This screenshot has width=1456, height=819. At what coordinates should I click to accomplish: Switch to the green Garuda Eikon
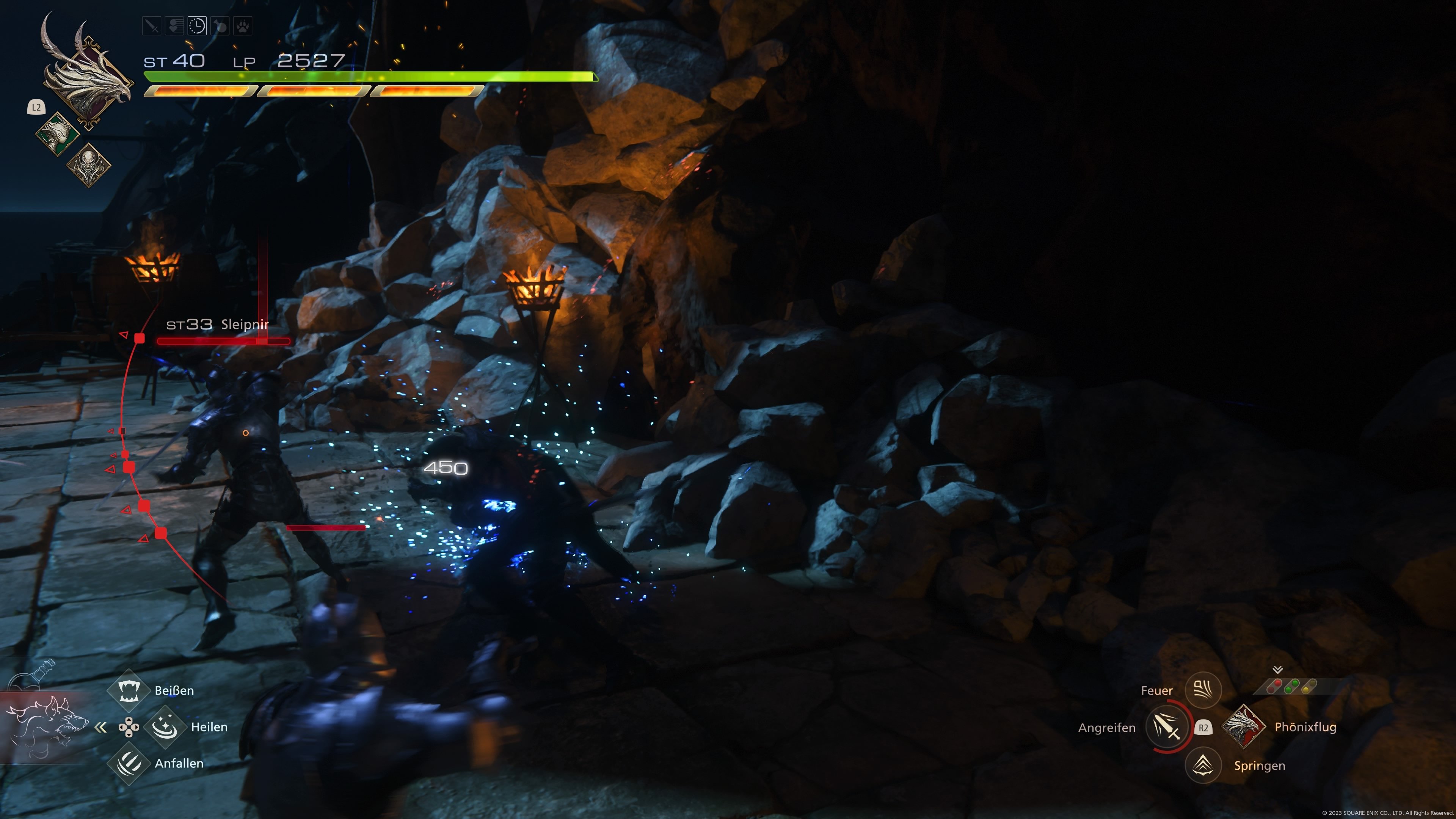click(x=58, y=134)
